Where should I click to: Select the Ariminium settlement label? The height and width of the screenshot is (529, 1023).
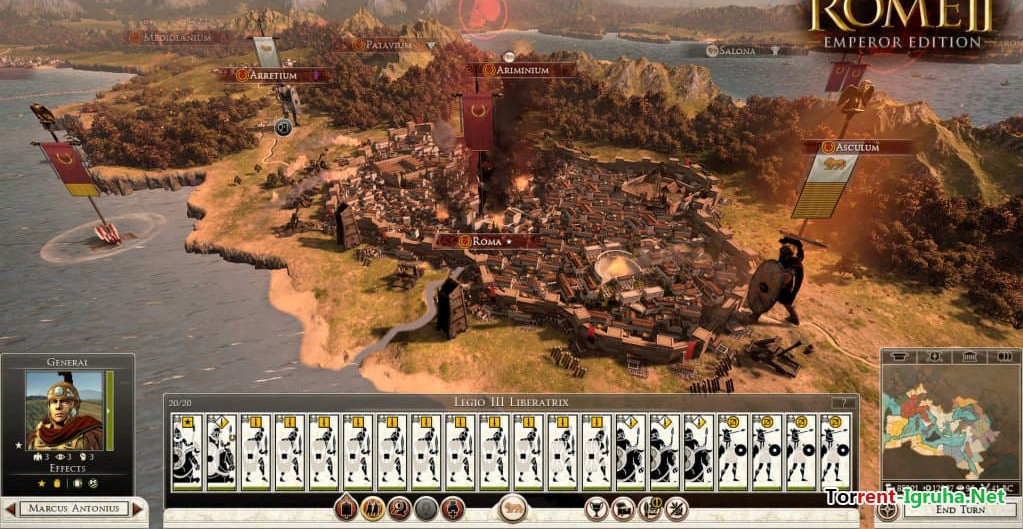[x=522, y=70]
